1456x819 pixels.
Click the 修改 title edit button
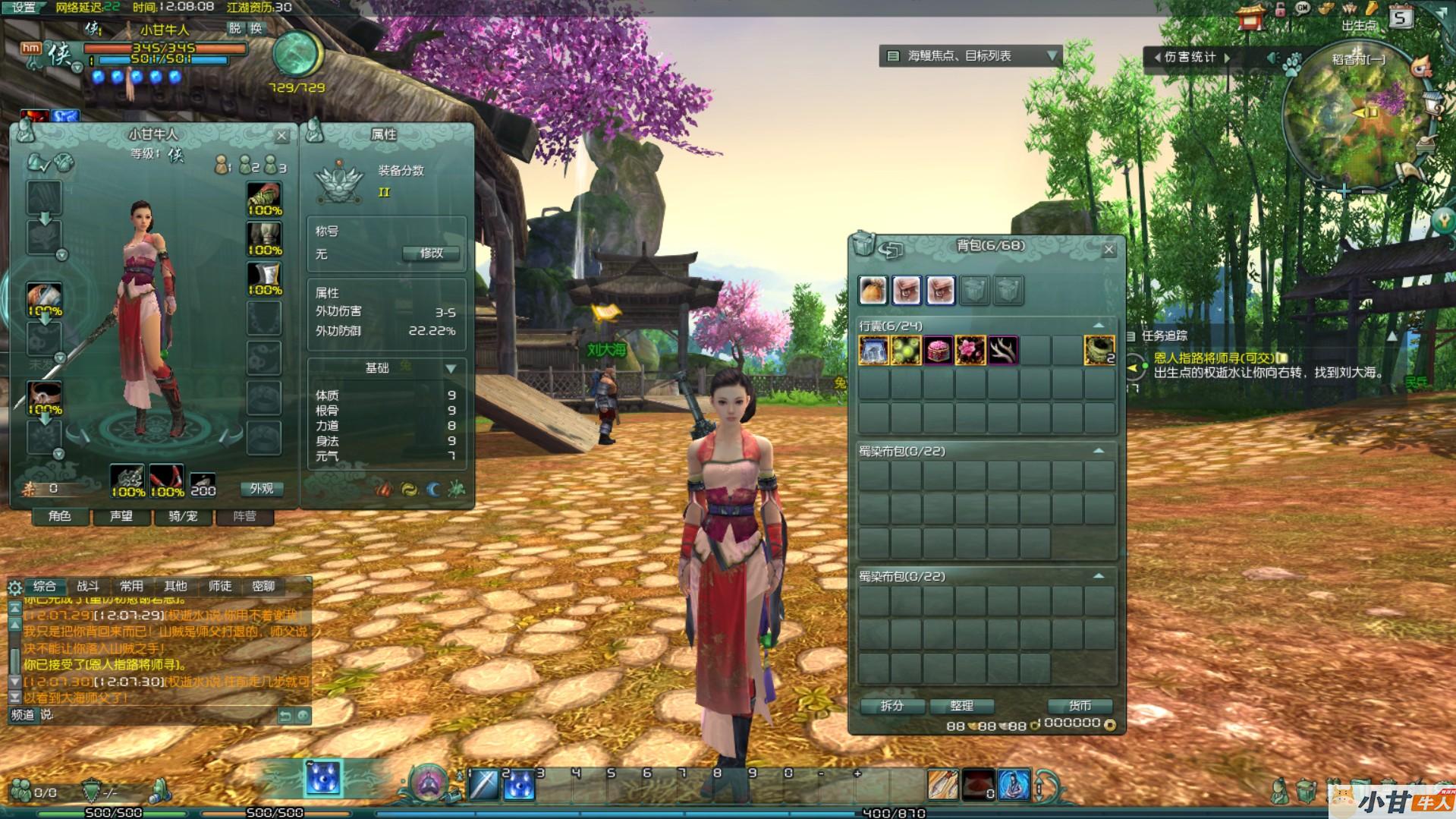(431, 254)
